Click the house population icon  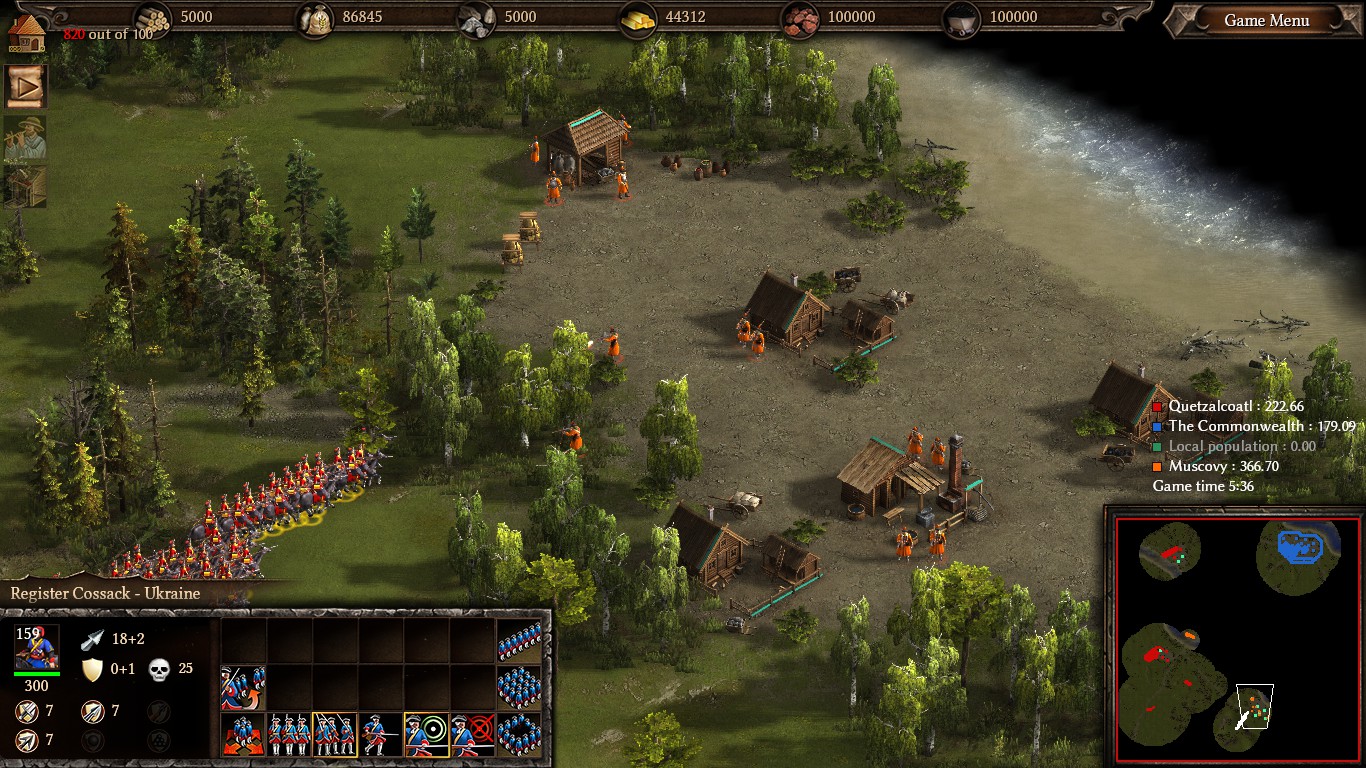pyautogui.click(x=27, y=29)
